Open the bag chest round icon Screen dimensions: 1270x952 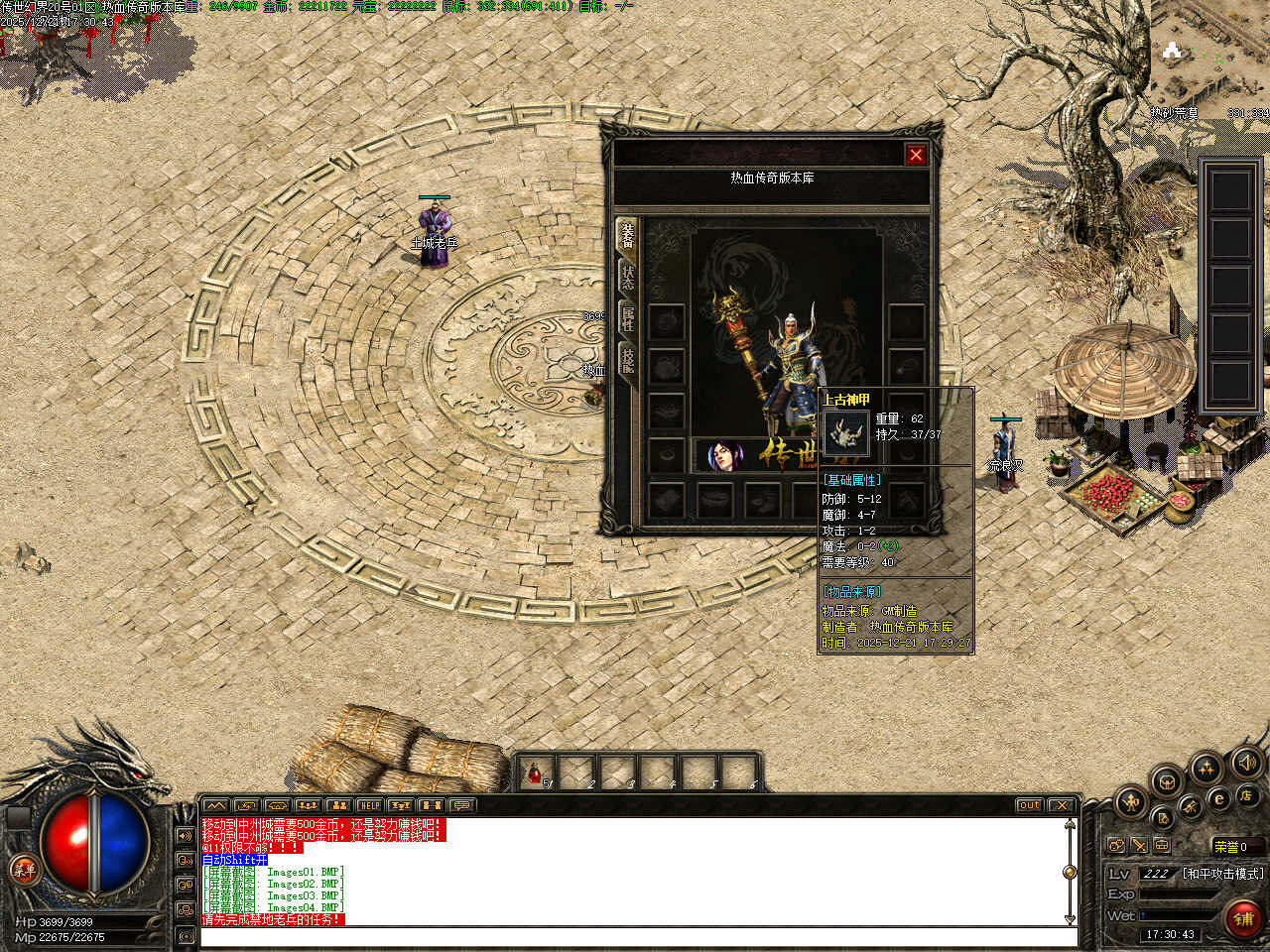[1167, 780]
